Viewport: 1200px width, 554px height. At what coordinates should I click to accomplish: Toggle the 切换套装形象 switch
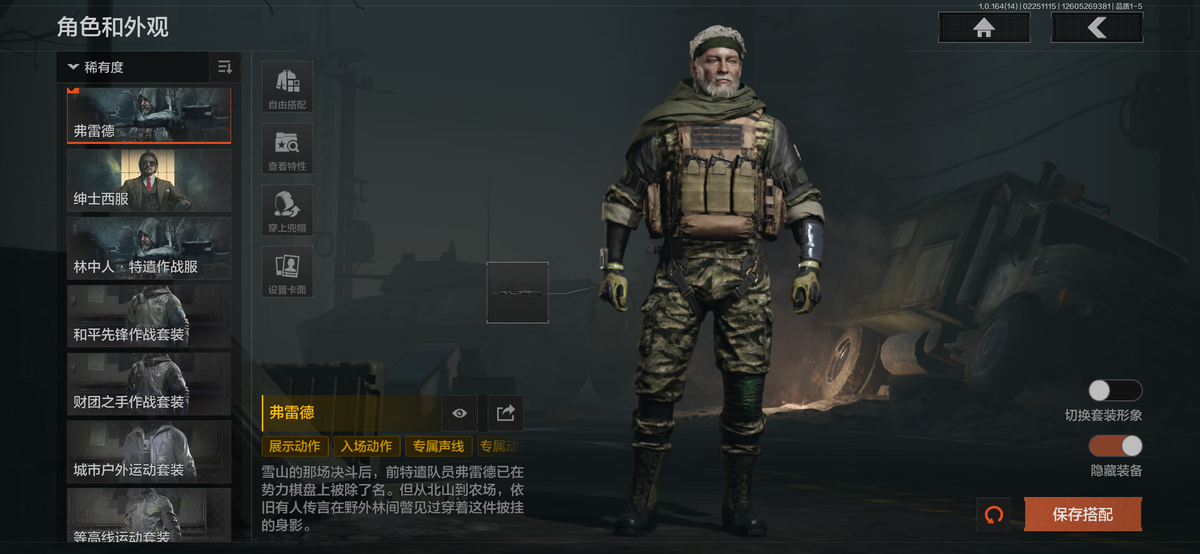(x=1115, y=391)
